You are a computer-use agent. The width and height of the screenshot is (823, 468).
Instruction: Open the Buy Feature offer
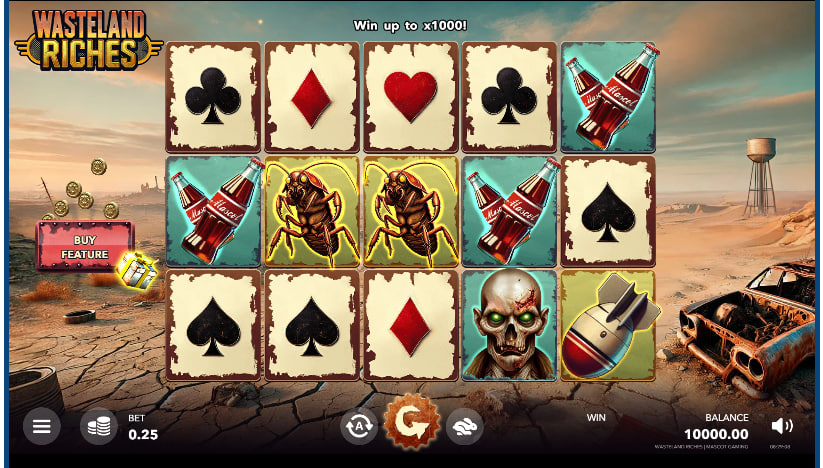pos(85,246)
